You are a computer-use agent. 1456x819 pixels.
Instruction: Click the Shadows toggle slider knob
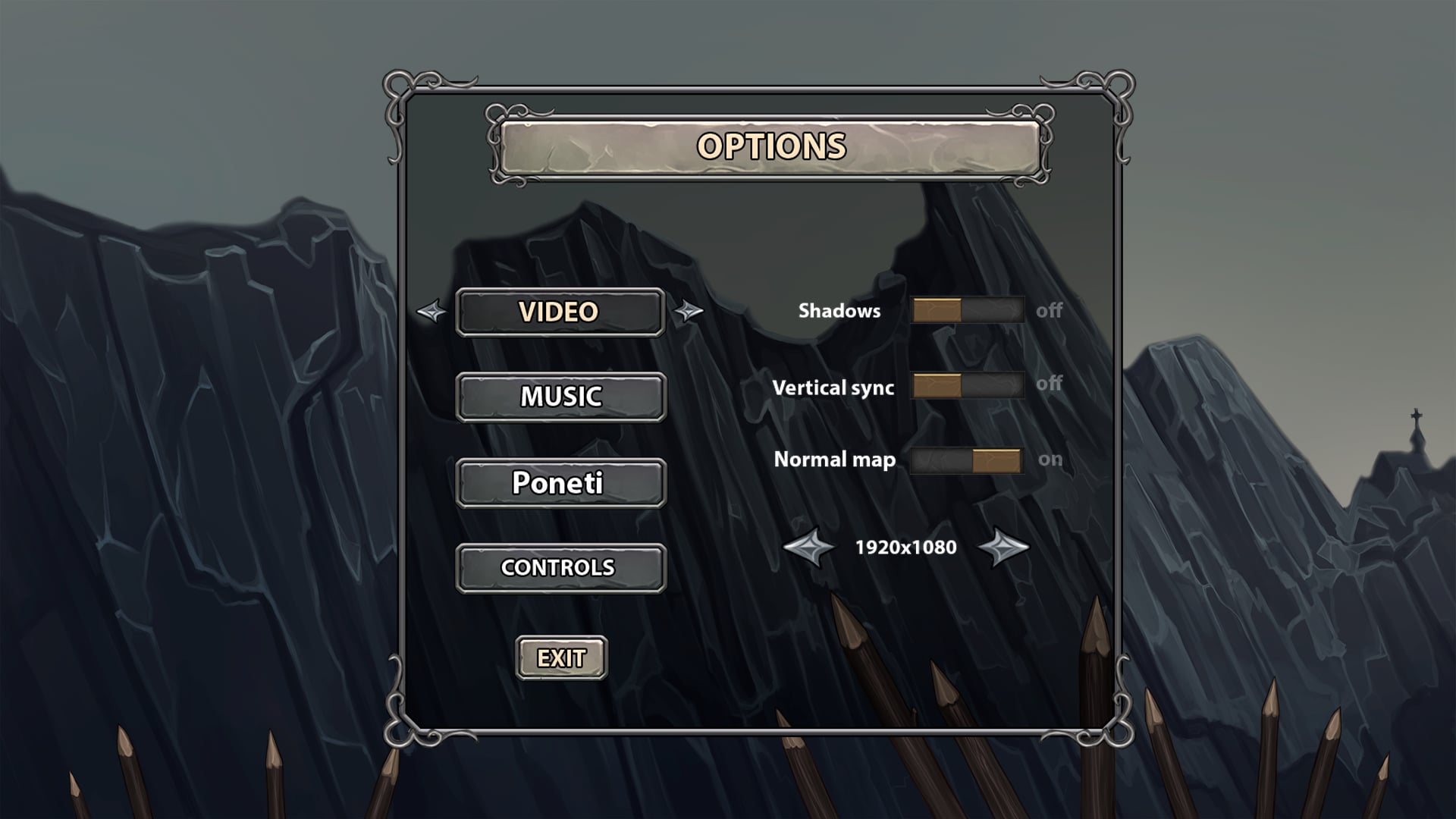point(938,310)
